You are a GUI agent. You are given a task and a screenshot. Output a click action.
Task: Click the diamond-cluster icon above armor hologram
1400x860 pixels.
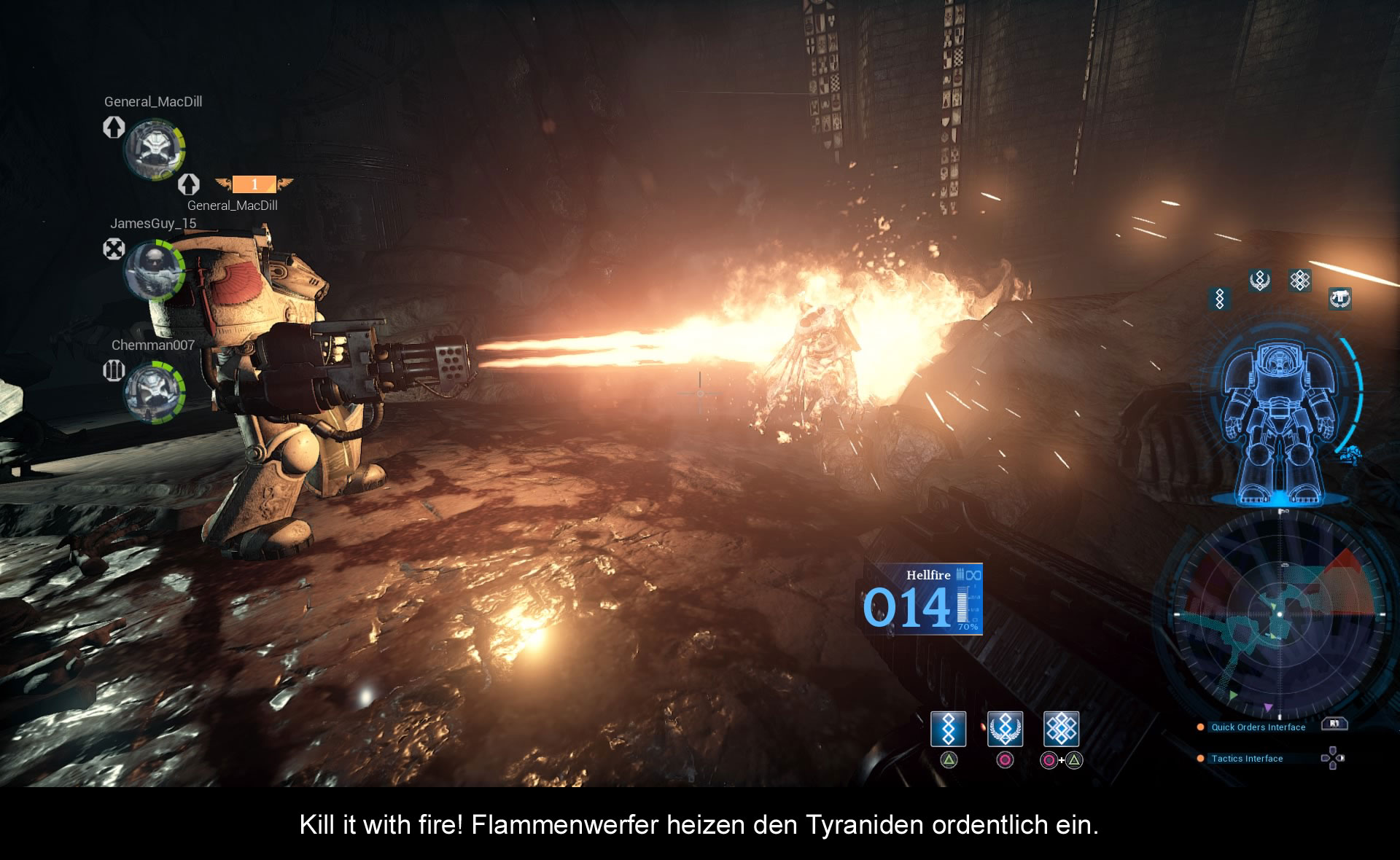tap(1299, 280)
